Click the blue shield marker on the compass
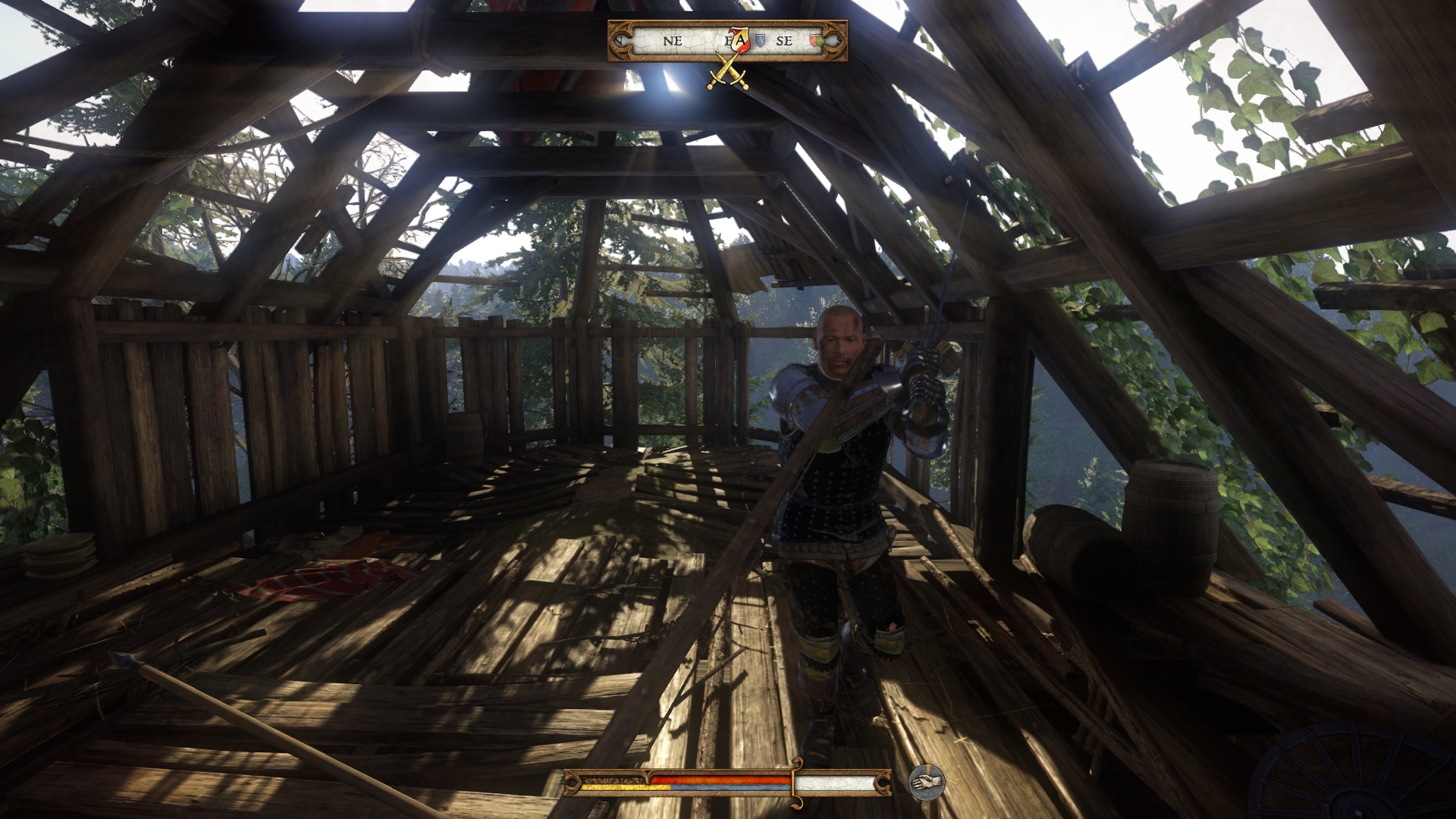 coord(761,40)
